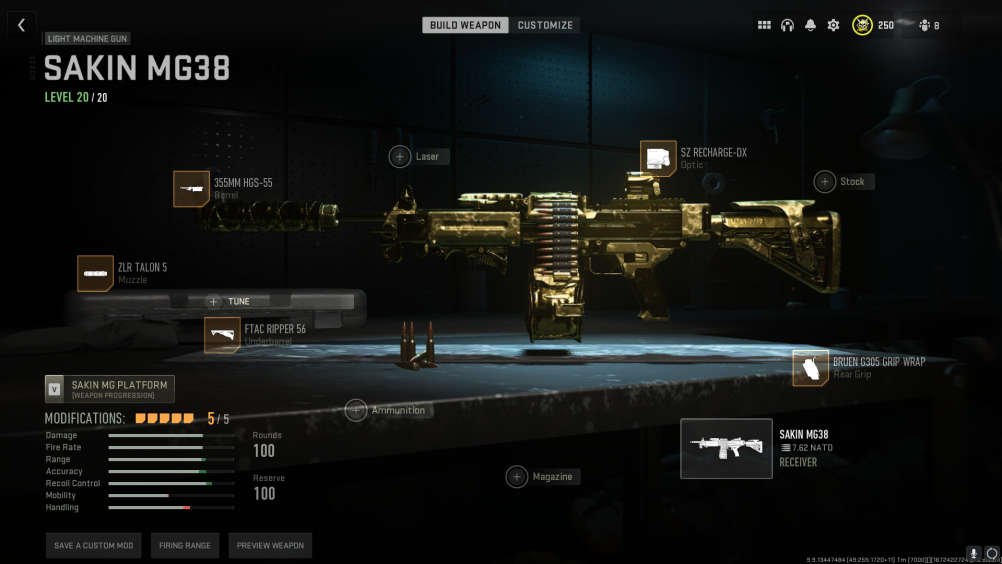Open the headset audio channels icon
This screenshot has width=1002, height=564.
(787, 25)
